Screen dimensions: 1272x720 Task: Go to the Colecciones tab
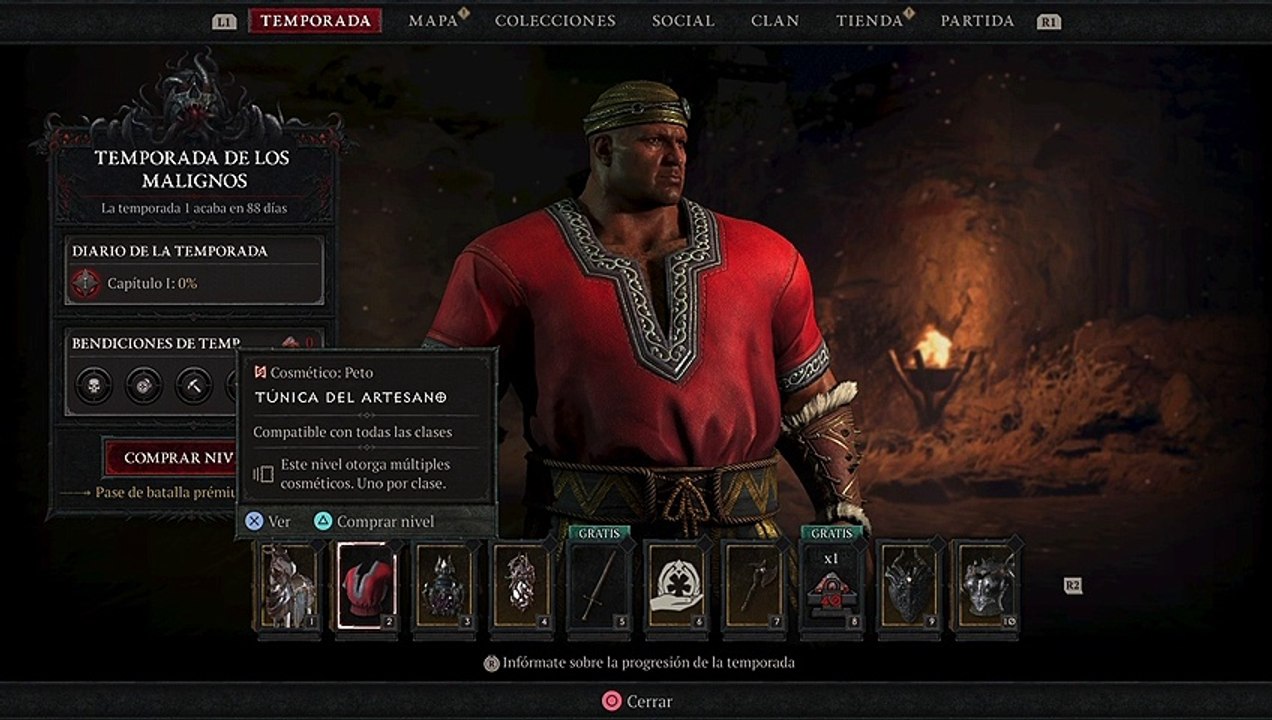click(555, 21)
